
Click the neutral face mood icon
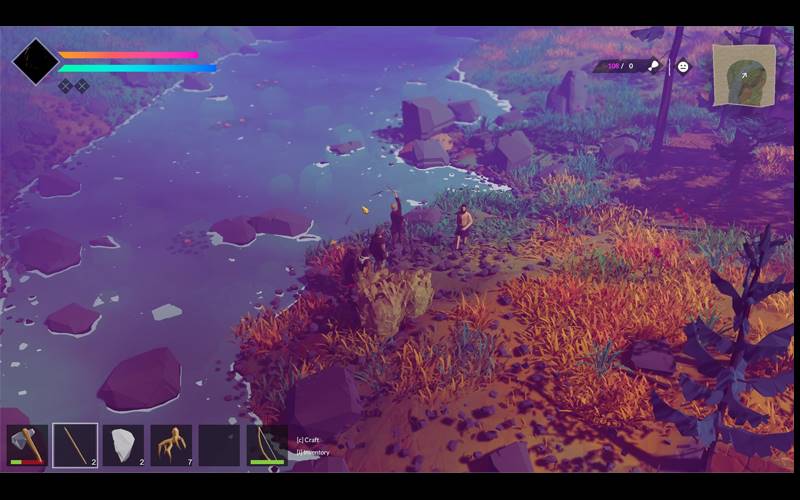[683, 66]
